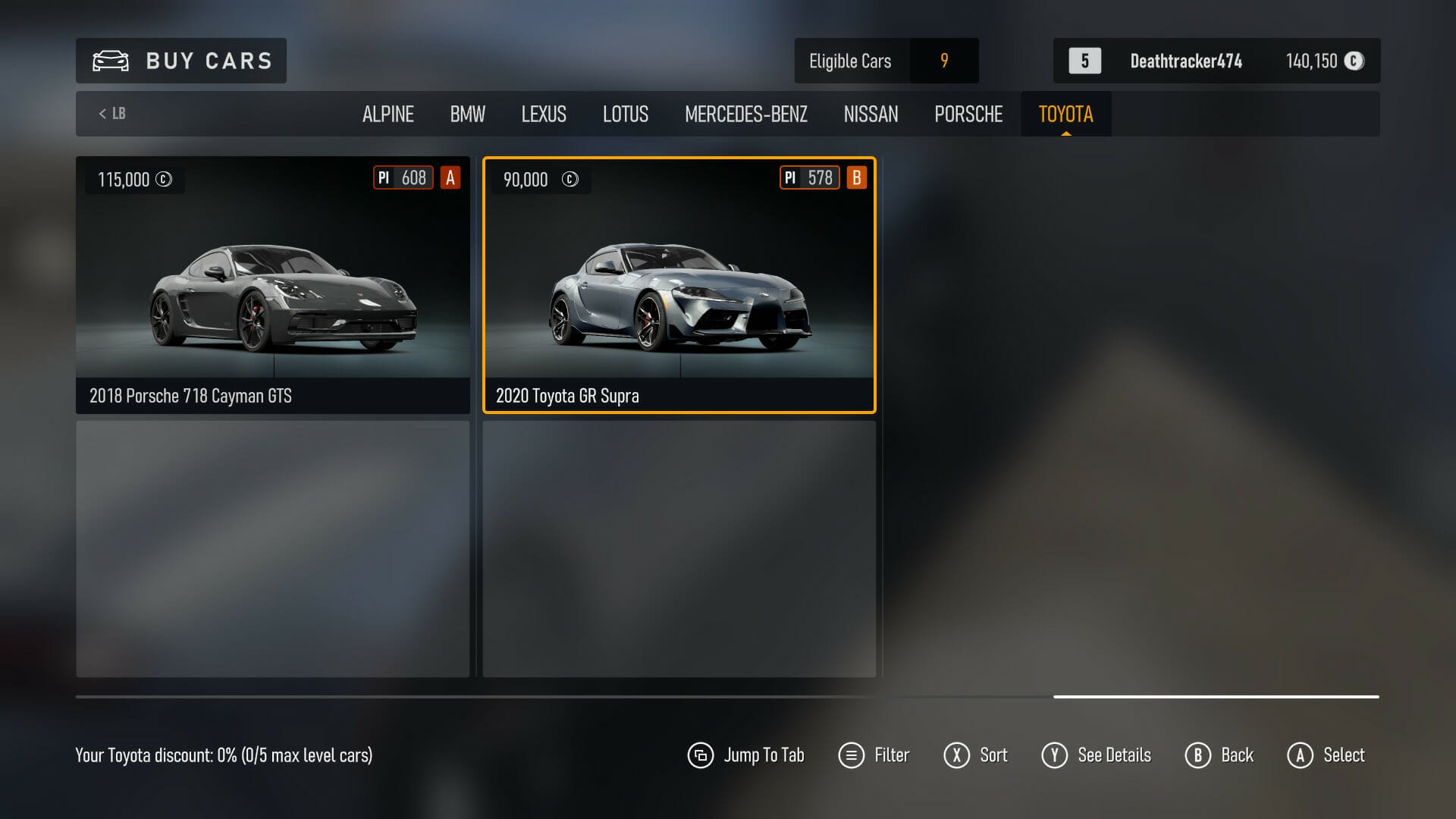Switch to the Mercedes-Benz tab
The height and width of the screenshot is (819, 1456).
(745, 115)
